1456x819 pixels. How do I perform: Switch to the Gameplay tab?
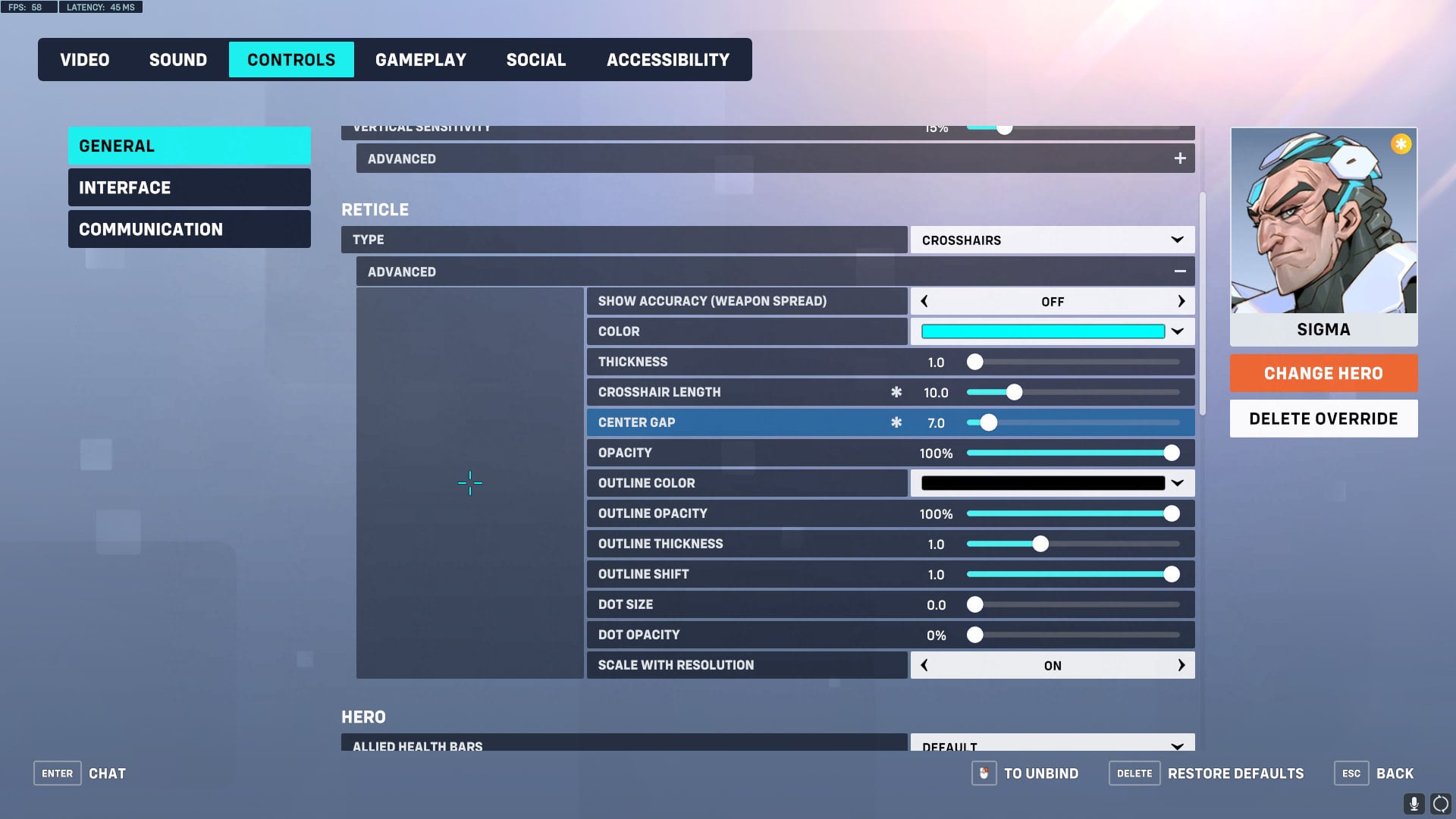pyautogui.click(x=422, y=59)
